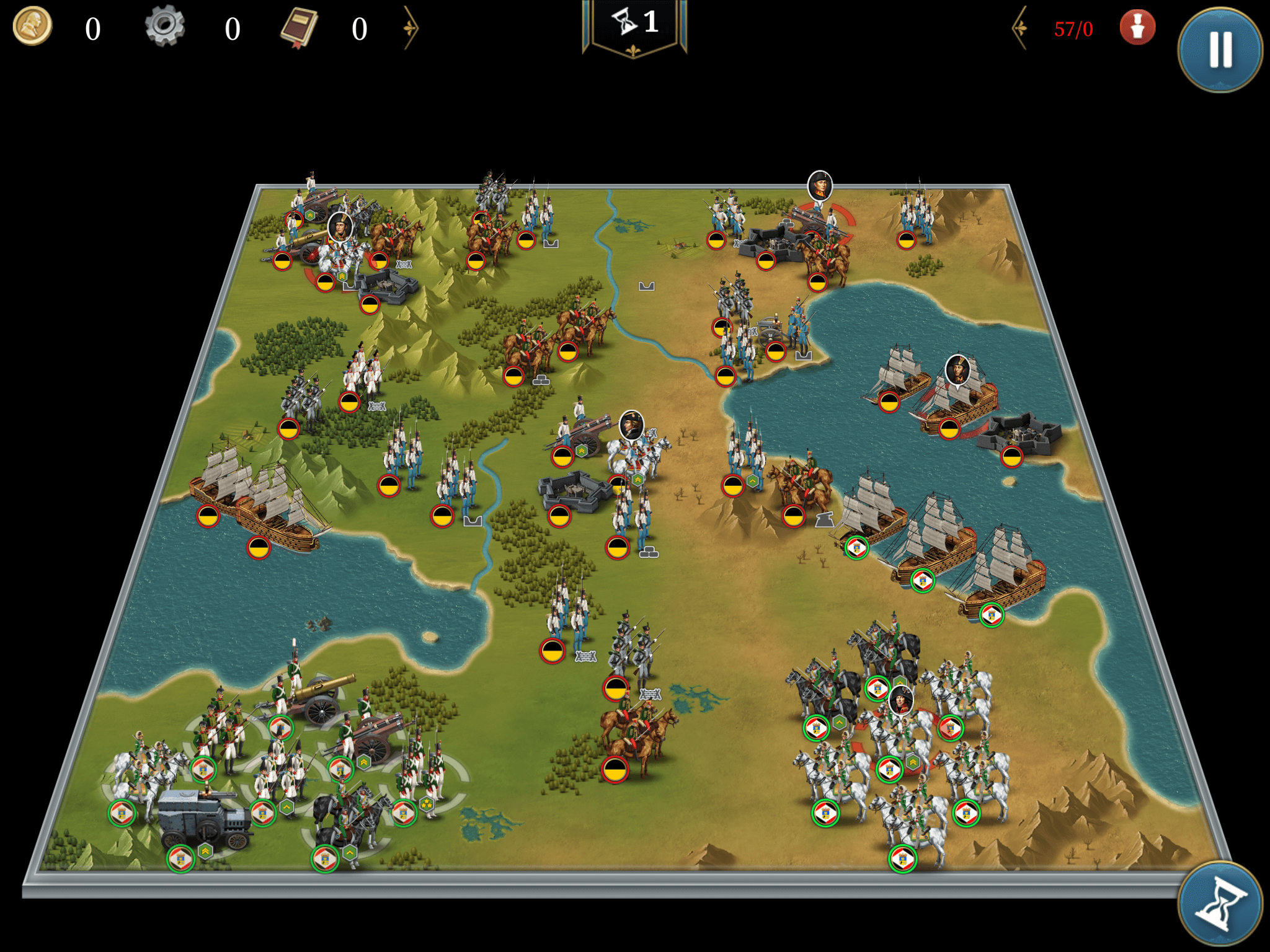Pause the game with the pause button

(1220, 50)
